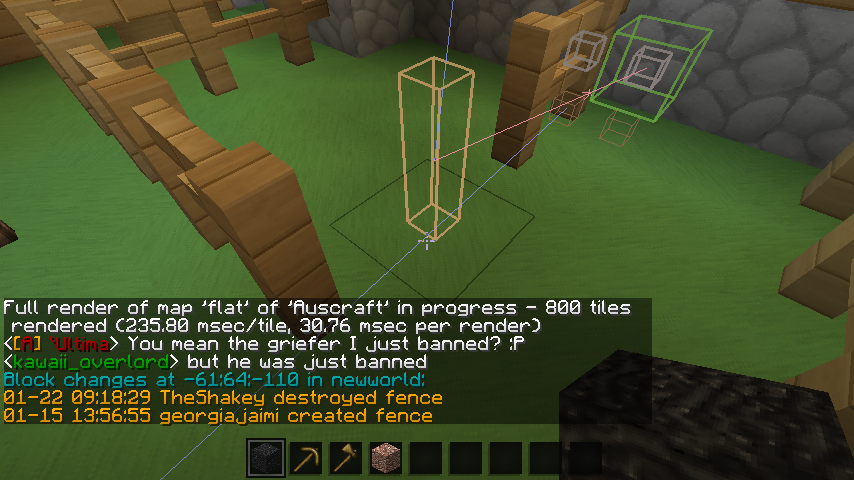Select the wooden pickaxe in the hotbar
Viewport: 854px width, 480px height.
(306, 458)
